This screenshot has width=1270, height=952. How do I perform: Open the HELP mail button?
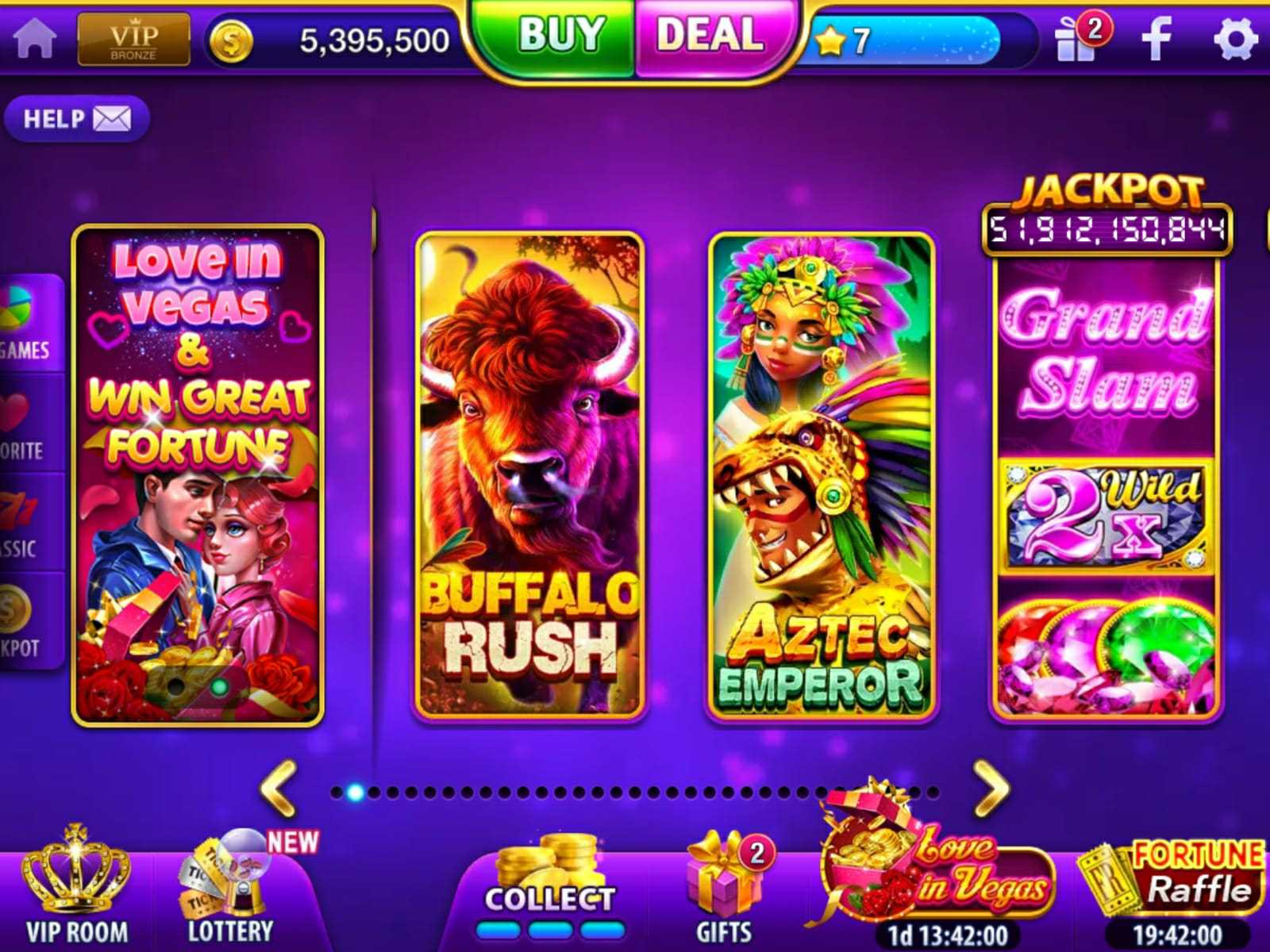(76, 119)
